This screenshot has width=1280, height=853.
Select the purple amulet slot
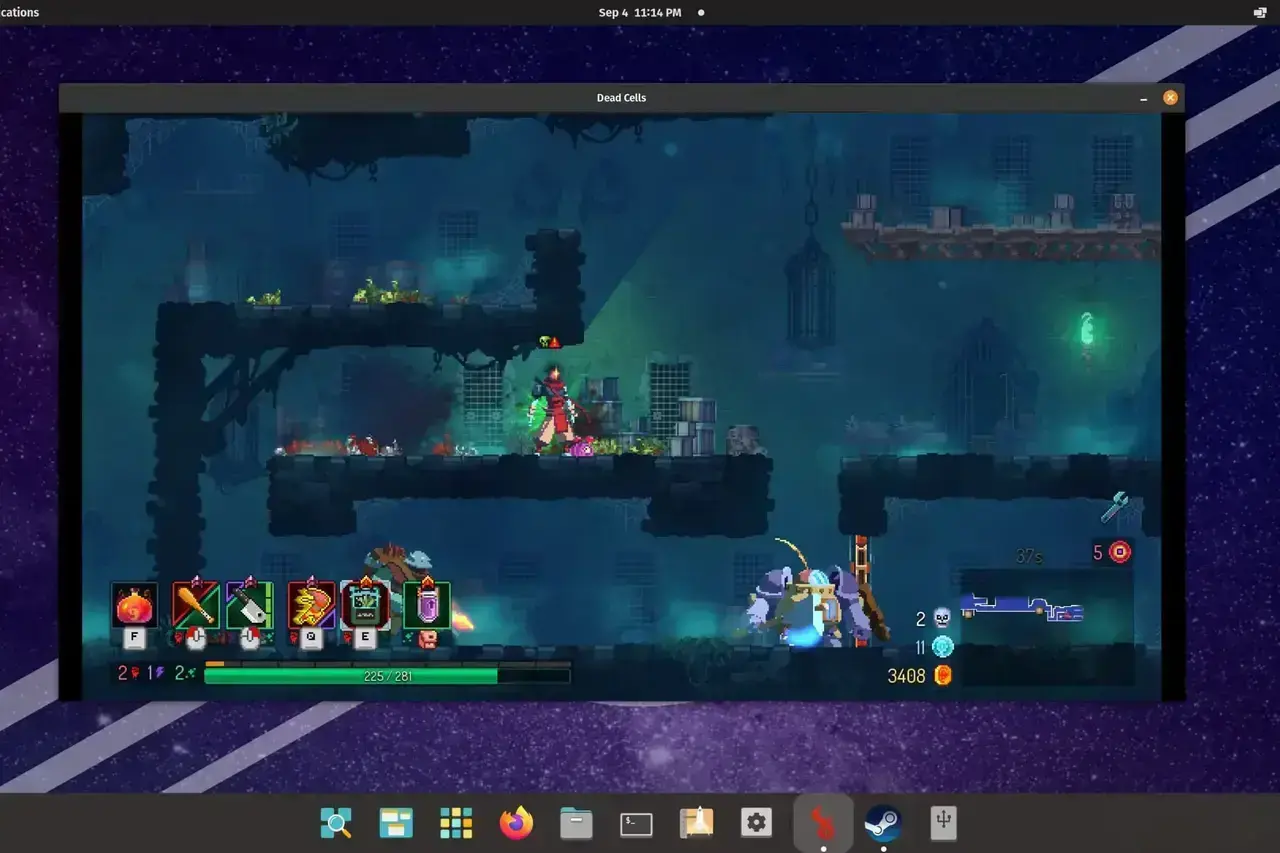point(427,605)
